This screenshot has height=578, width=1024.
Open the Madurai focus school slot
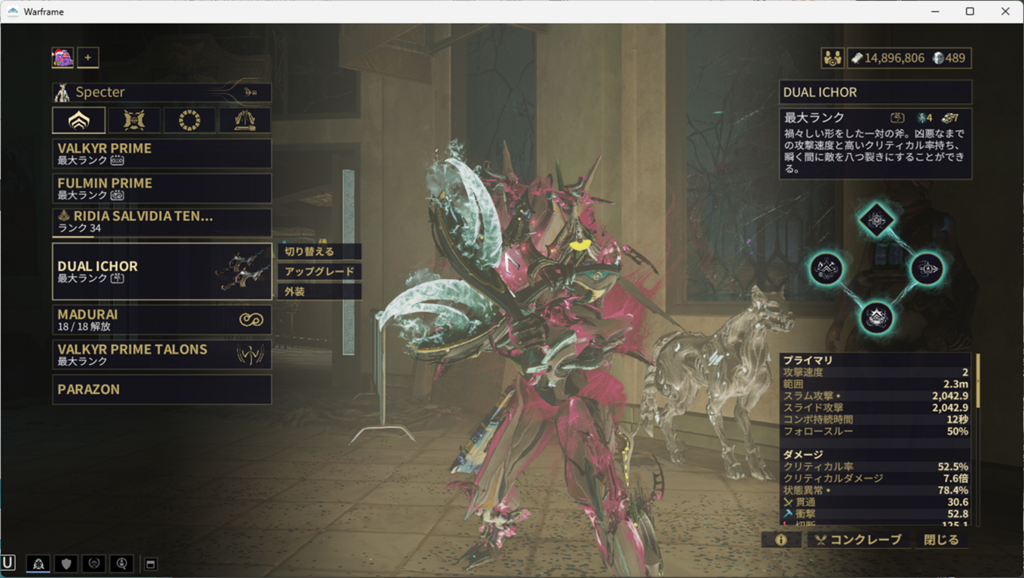coord(161,320)
